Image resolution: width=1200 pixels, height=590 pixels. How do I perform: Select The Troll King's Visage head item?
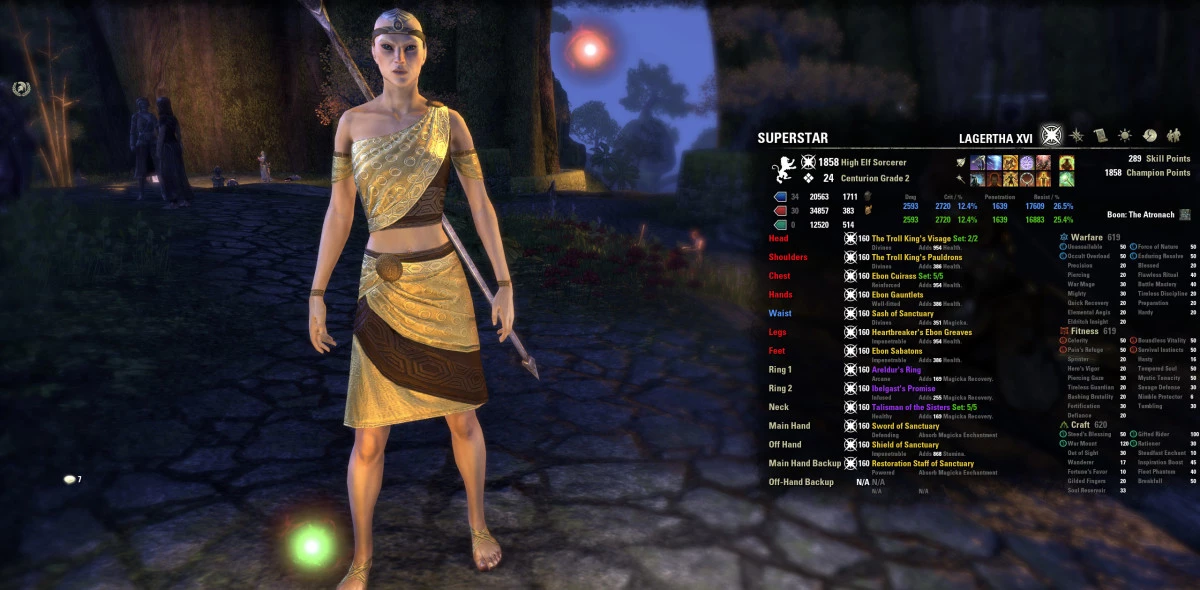click(910, 238)
